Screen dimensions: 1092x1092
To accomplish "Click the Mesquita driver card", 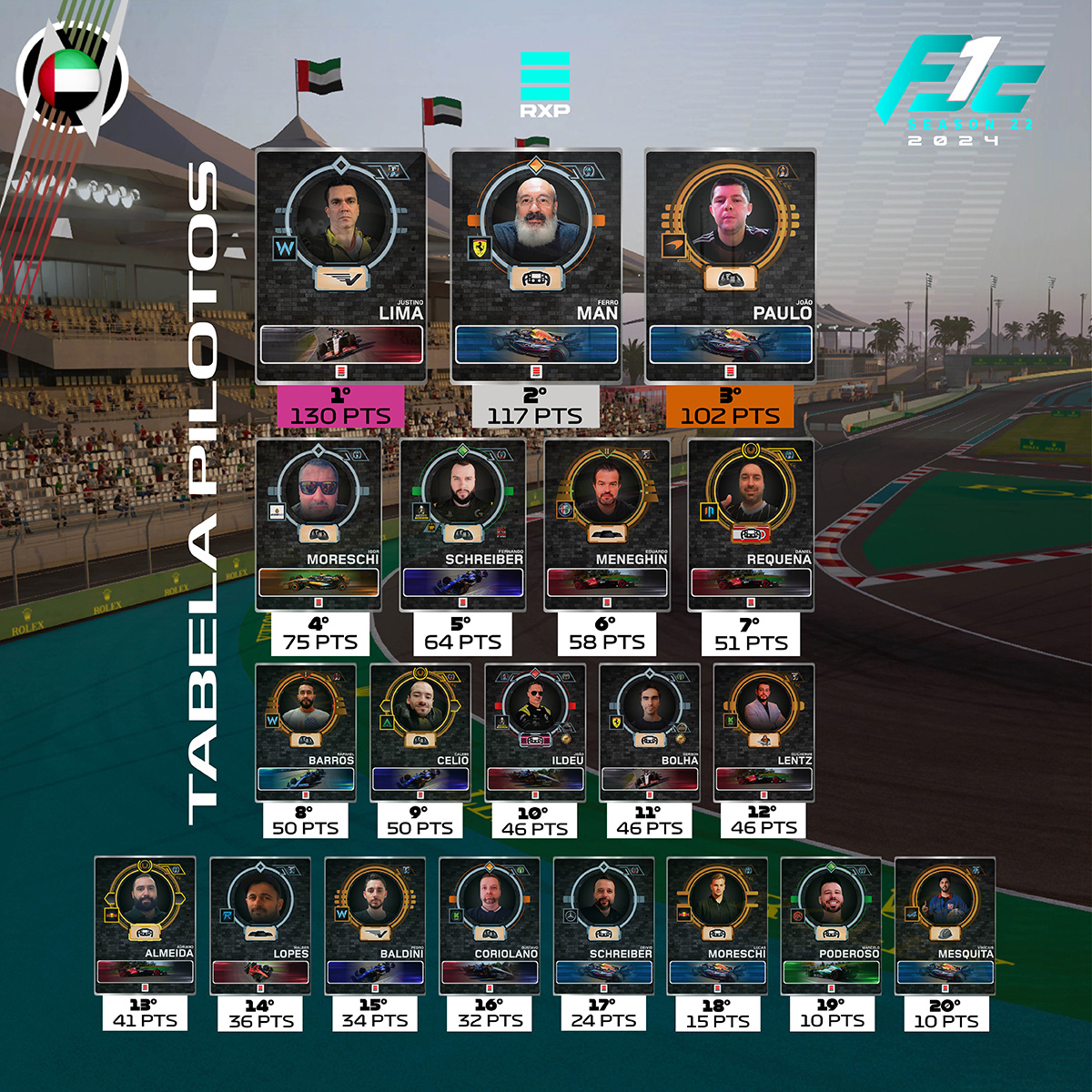I will [x=945, y=925].
